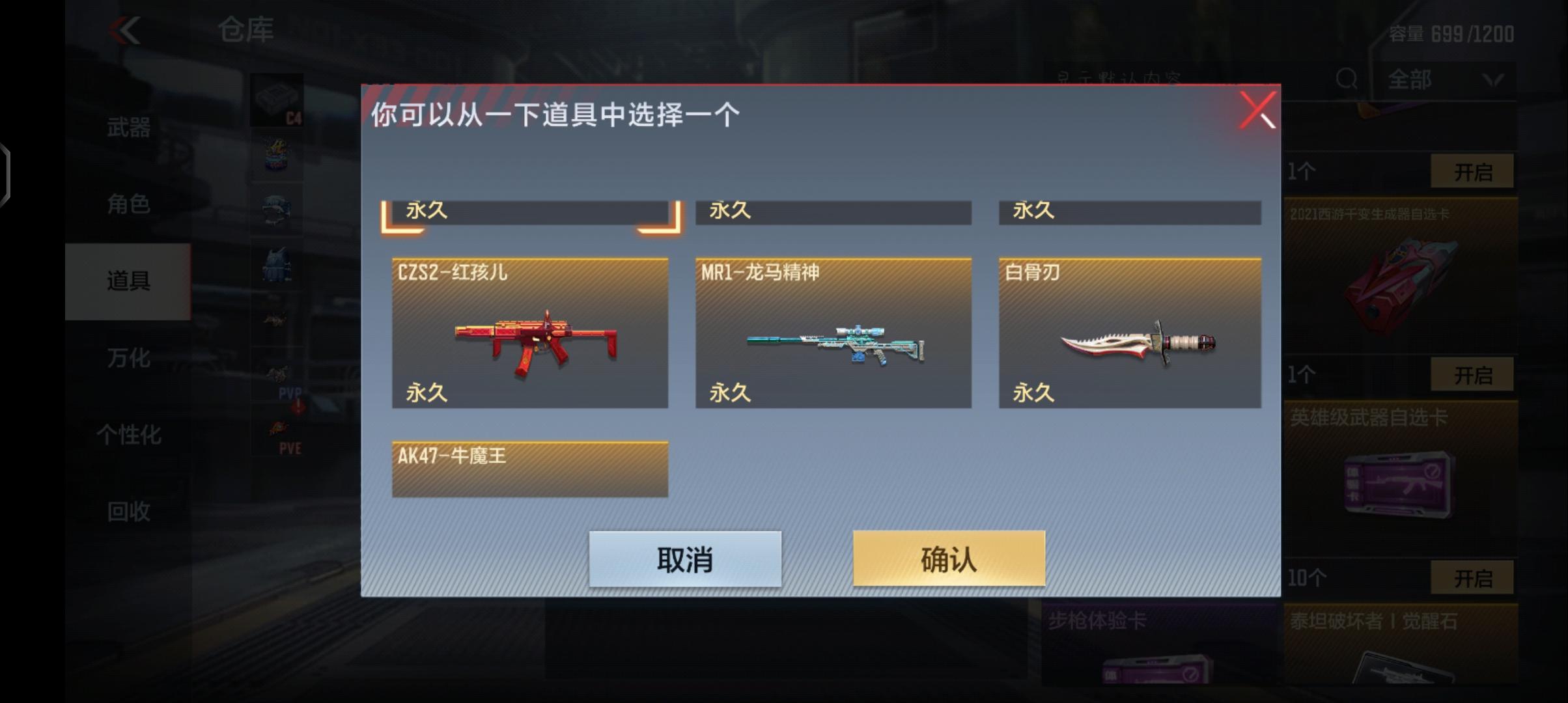Click the 确认 confirm button
This screenshot has height=703, width=1568.
click(x=949, y=557)
